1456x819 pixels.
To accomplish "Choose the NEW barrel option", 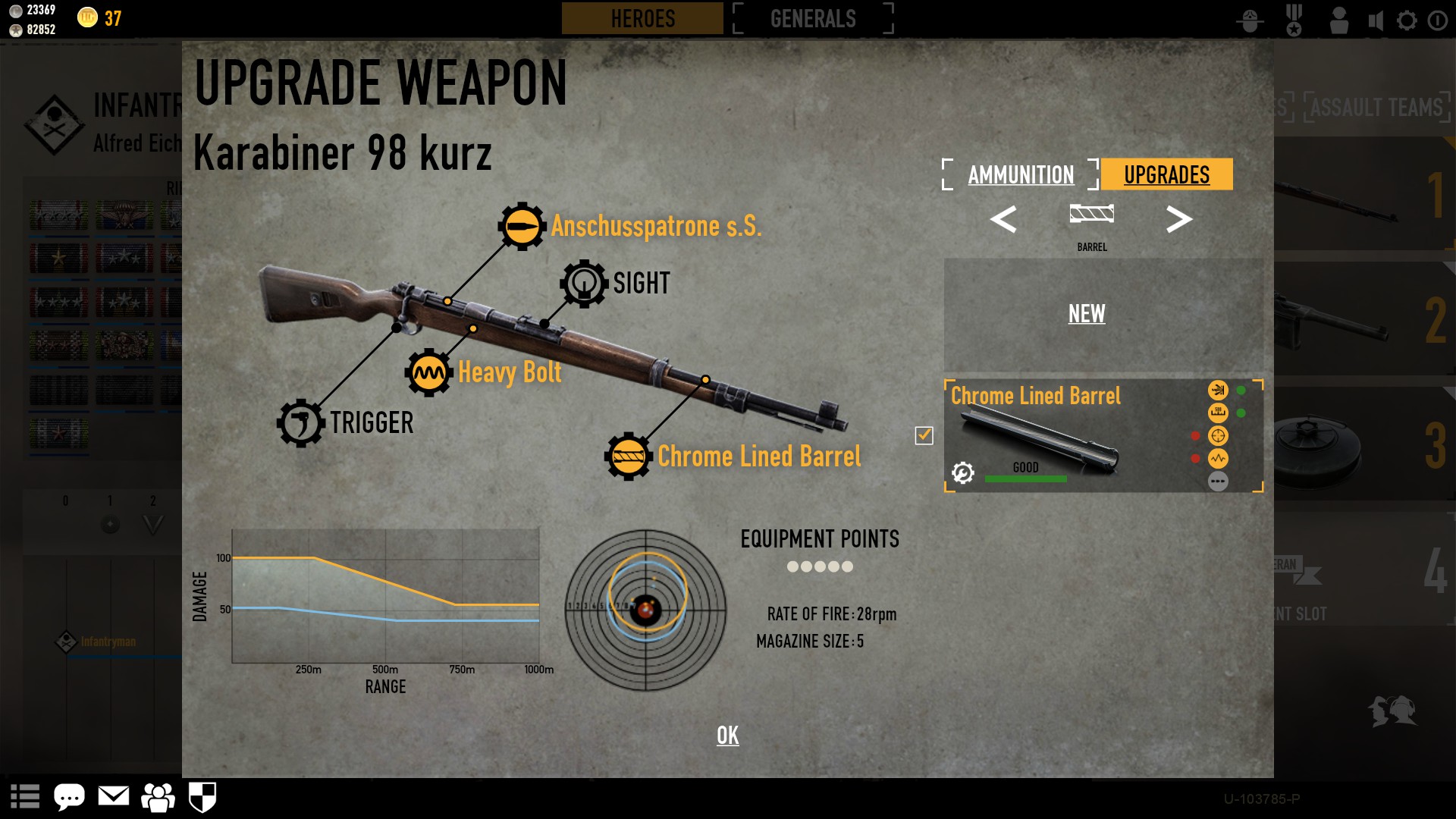I will (x=1086, y=314).
